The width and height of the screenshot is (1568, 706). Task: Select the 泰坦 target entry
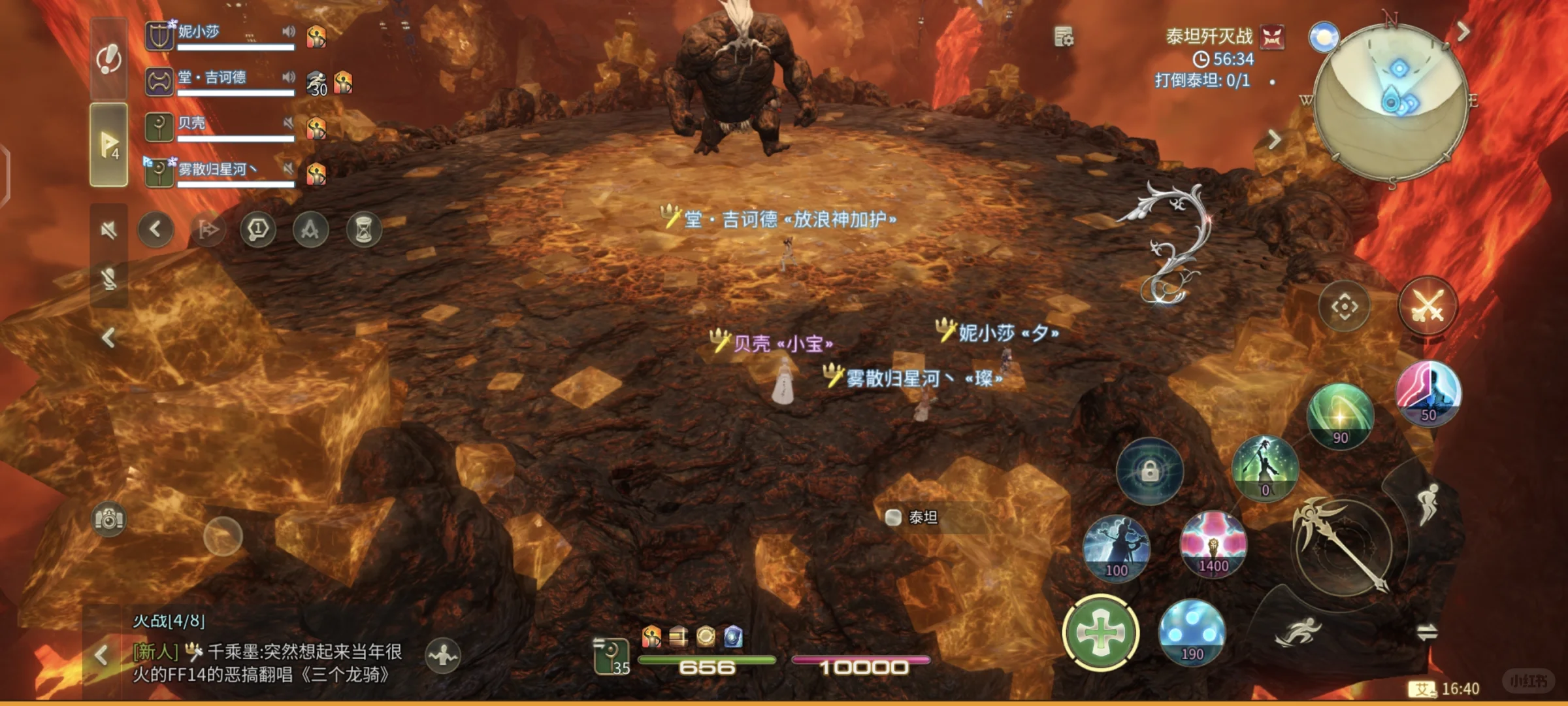[x=921, y=518]
